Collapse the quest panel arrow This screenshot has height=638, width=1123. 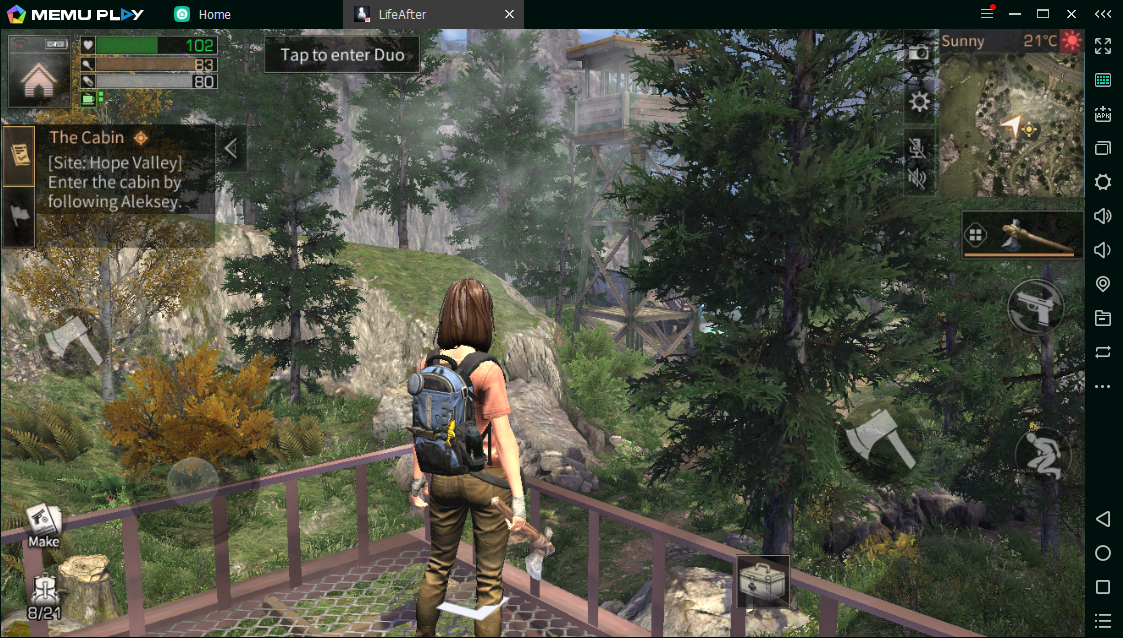tap(231, 148)
